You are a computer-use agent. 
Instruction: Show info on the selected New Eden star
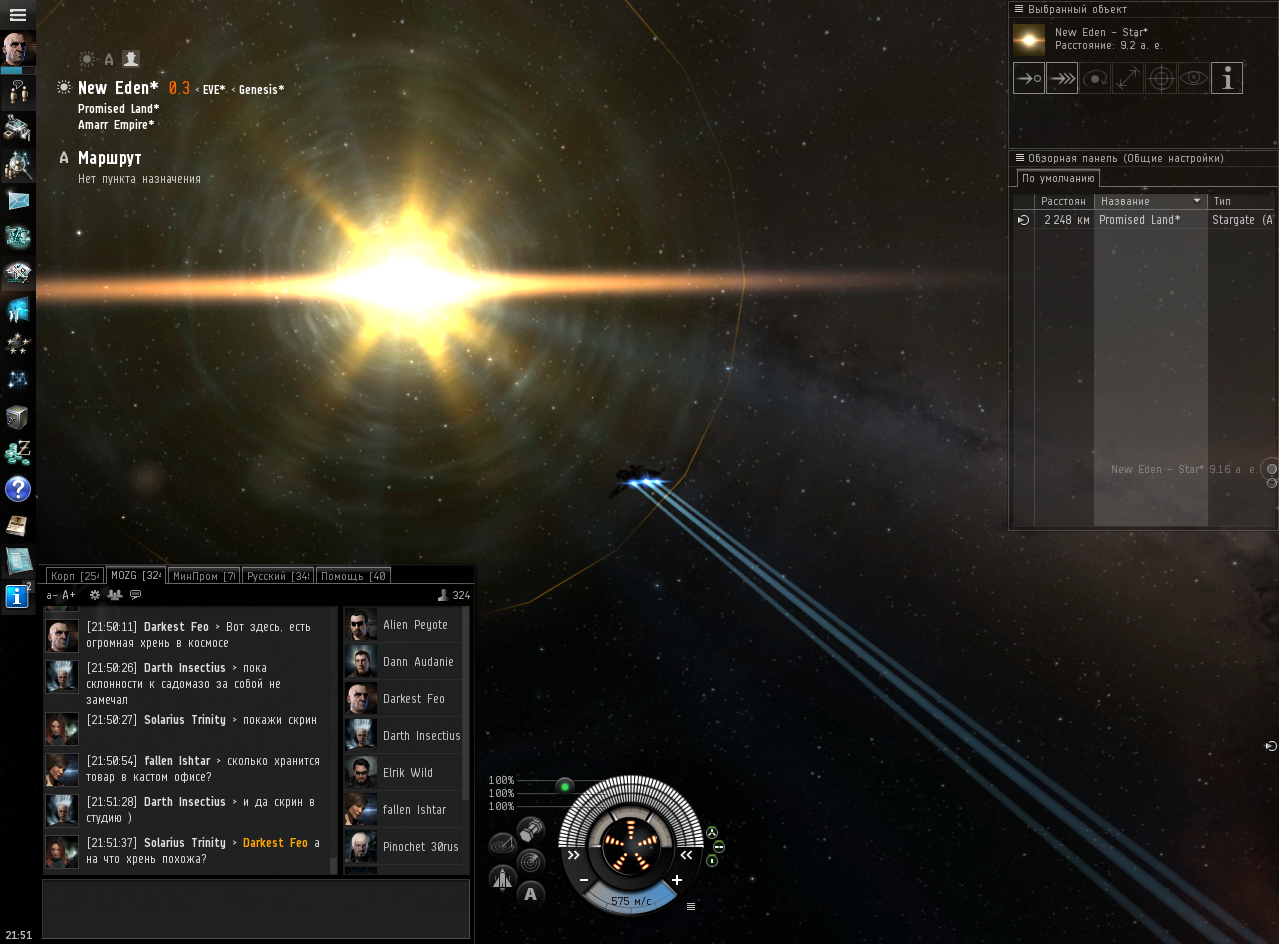(1227, 78)
